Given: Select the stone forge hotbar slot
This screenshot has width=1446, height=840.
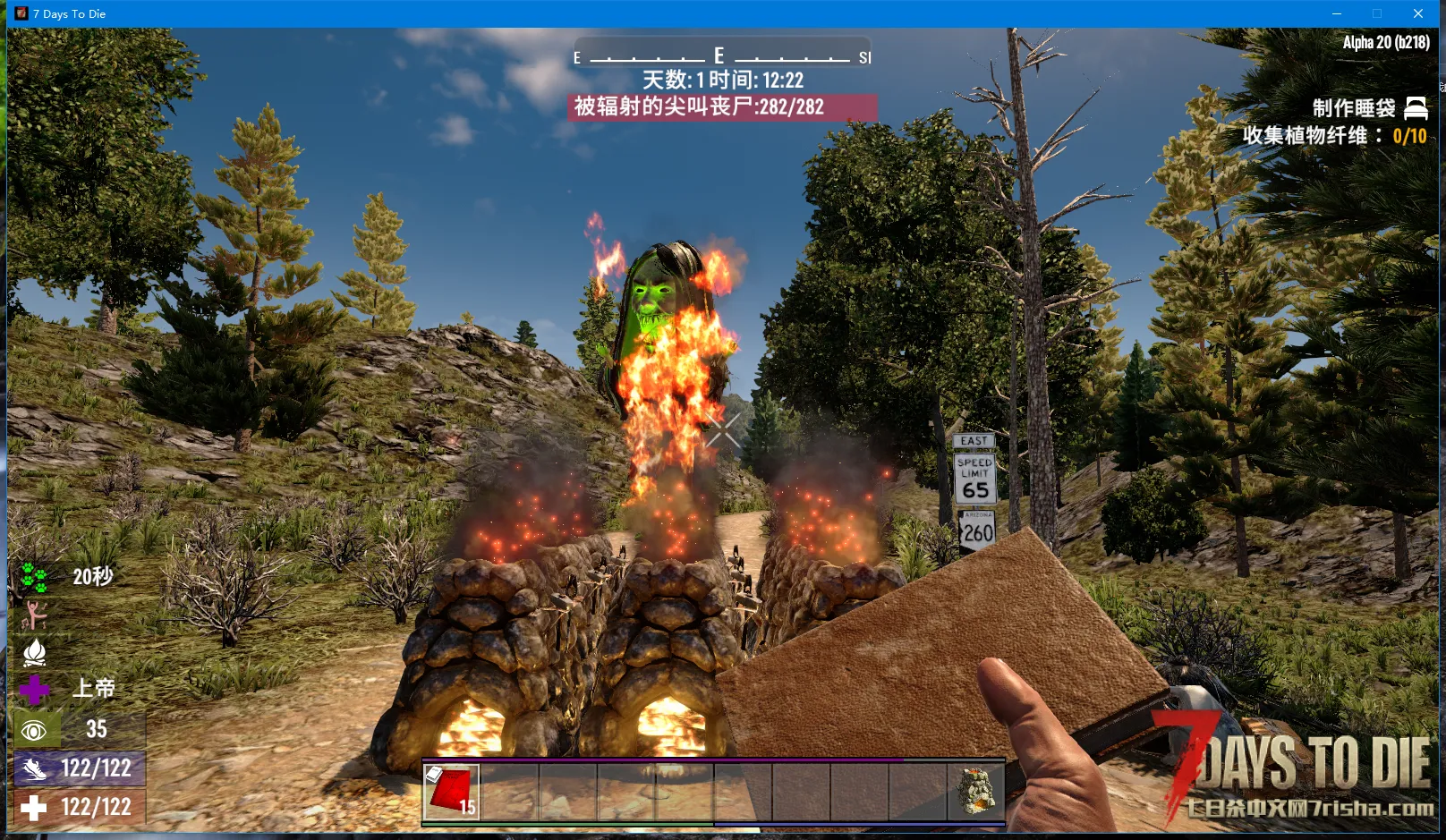Looking at the screenshot, I should pos(976,791).
